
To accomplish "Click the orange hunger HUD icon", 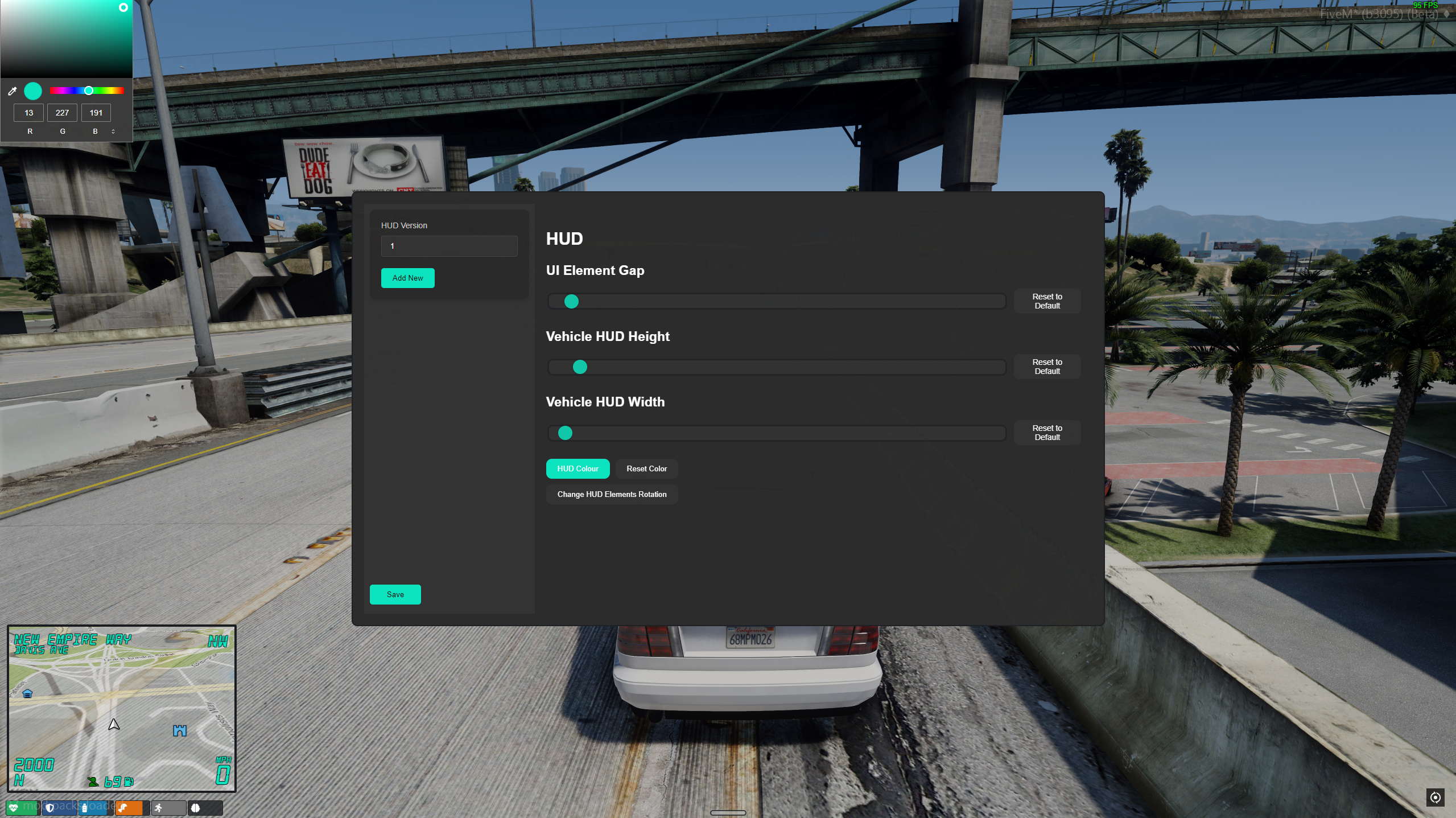I will [122, 808].
